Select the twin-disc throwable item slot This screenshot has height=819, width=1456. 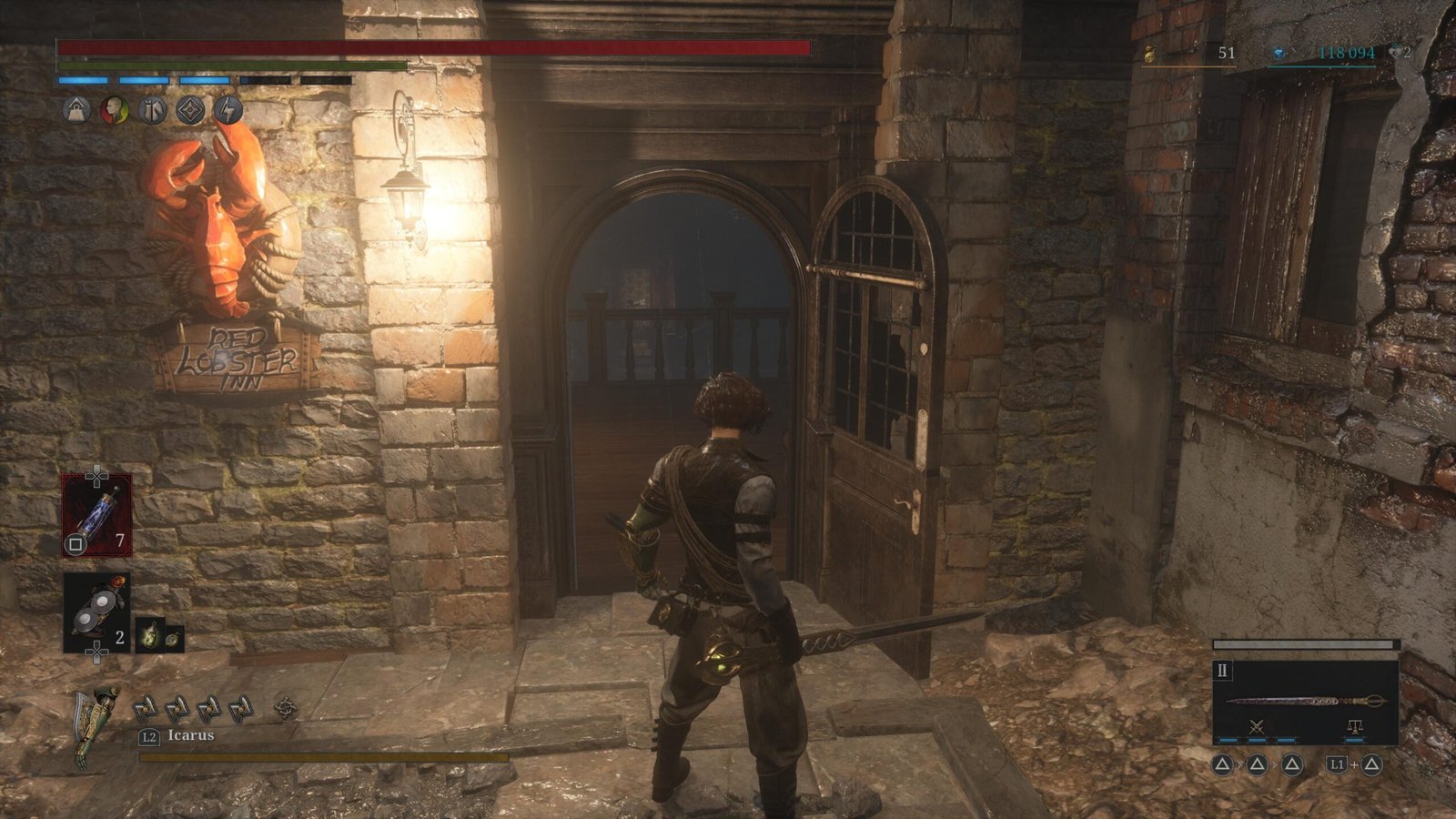click(x=96, y=612)
